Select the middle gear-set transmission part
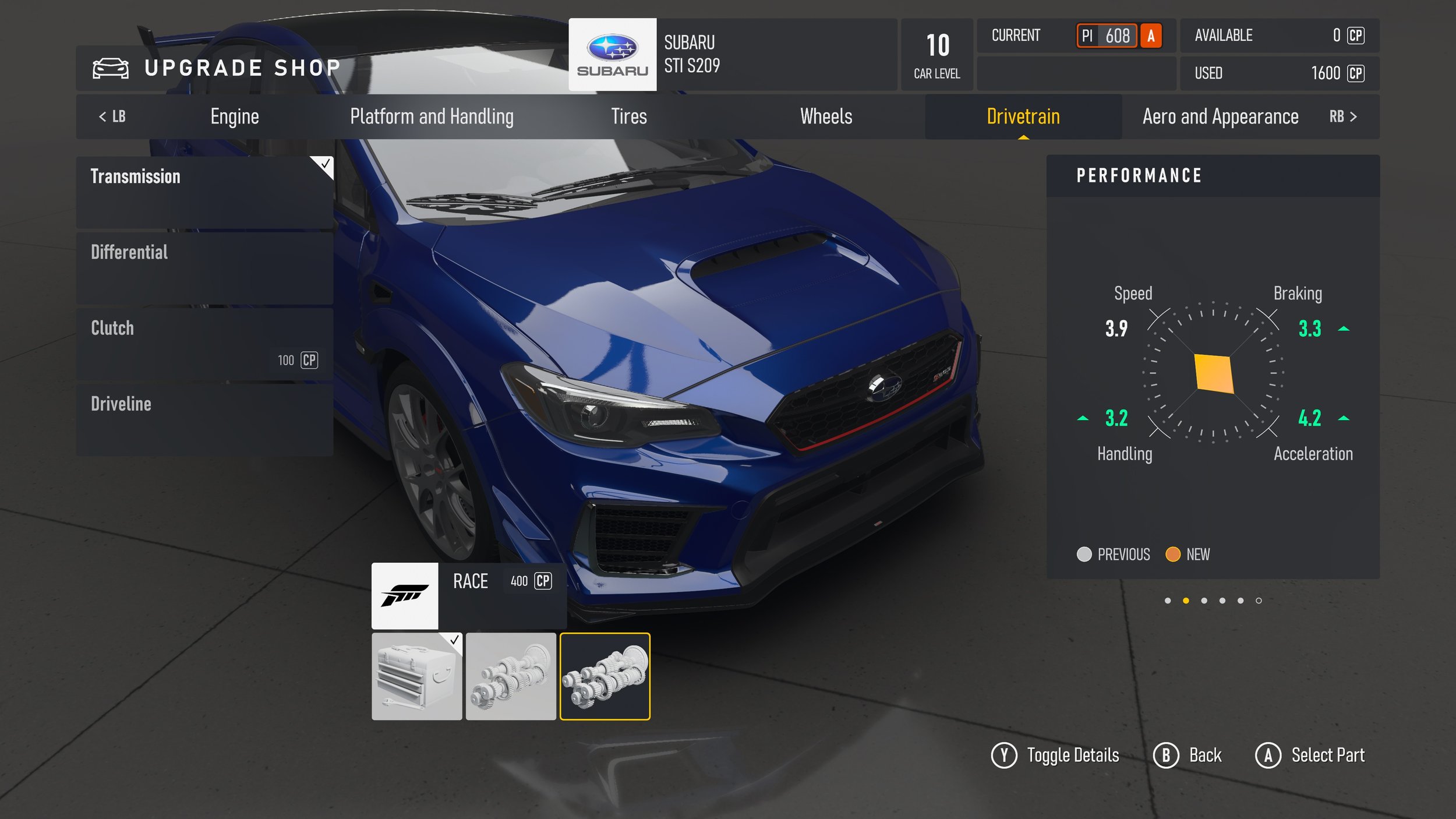Viewport: 1456px width, 819px height. pyautogui.click(x=511, y=676)
